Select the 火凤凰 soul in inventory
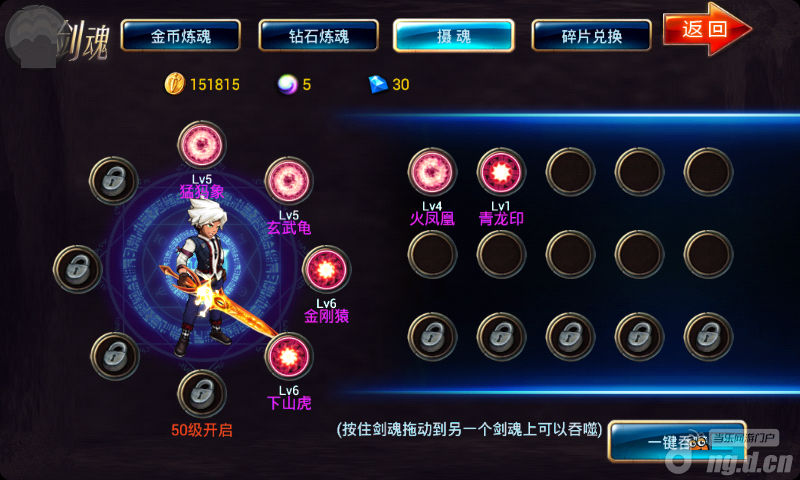This screenshot has width=800, height=480. pos(432,172)
